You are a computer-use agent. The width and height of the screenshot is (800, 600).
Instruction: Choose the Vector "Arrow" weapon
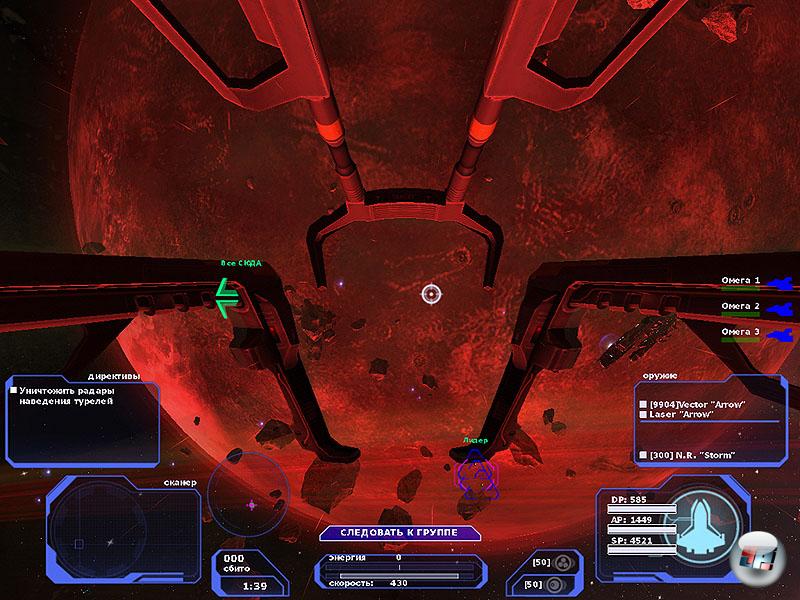690,403
